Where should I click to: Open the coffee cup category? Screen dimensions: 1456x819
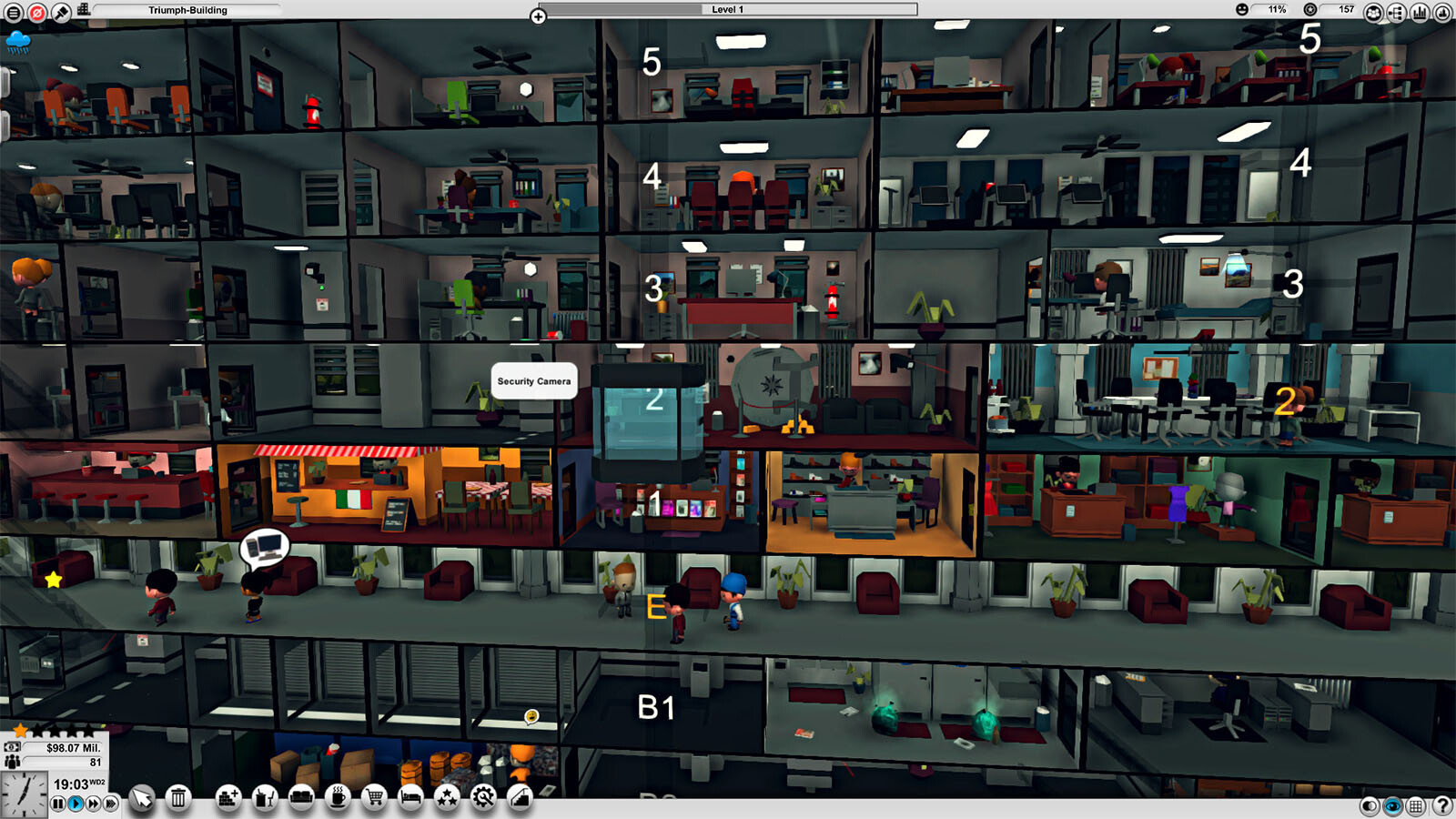coord(338,798)
